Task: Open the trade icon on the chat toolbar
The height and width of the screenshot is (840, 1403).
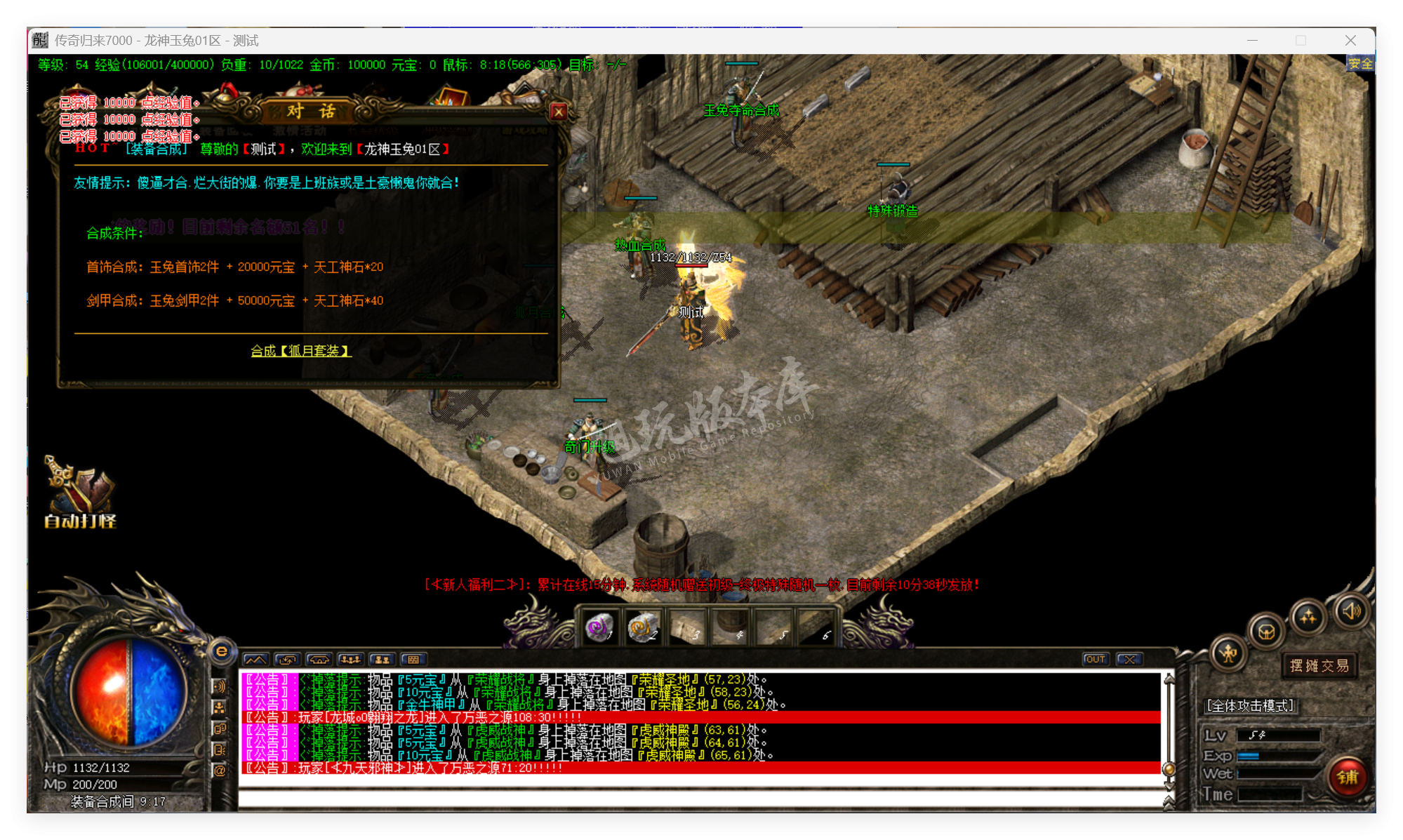Action: (x=318, y=660)
